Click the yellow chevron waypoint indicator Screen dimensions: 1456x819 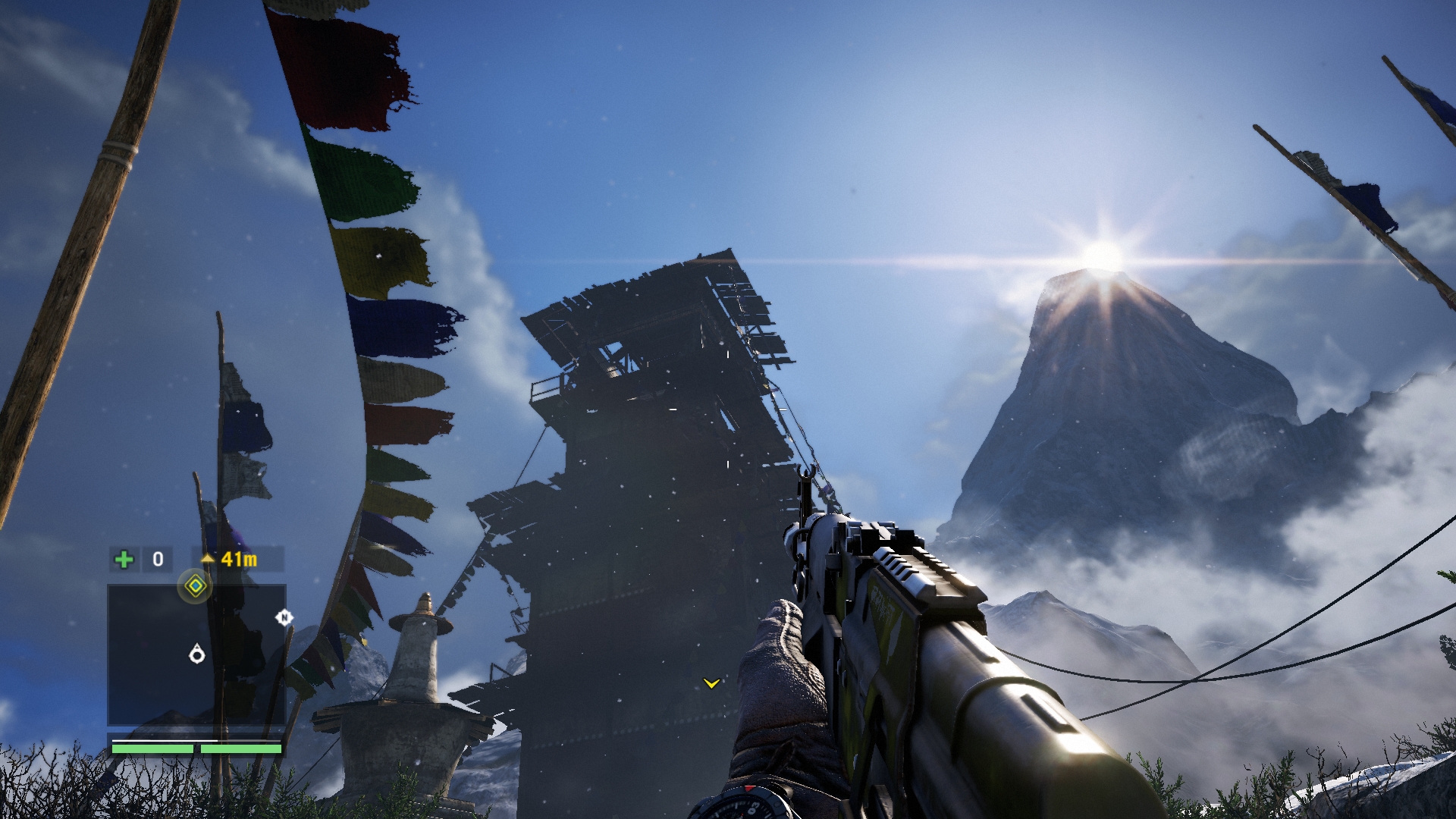click(711, 683)
